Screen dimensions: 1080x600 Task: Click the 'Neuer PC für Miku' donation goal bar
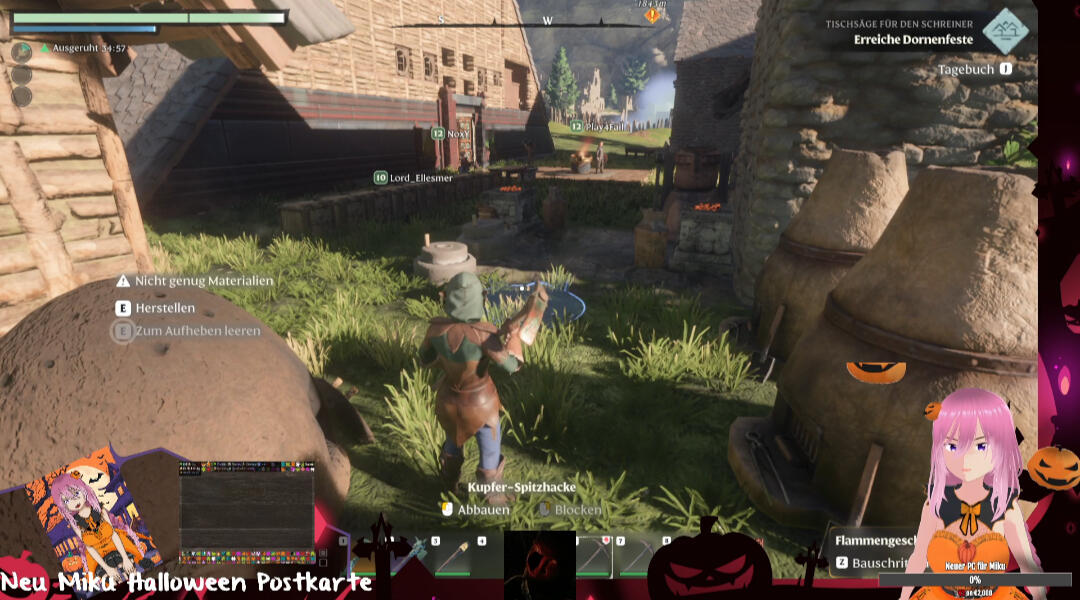click(x=974, y=579)
